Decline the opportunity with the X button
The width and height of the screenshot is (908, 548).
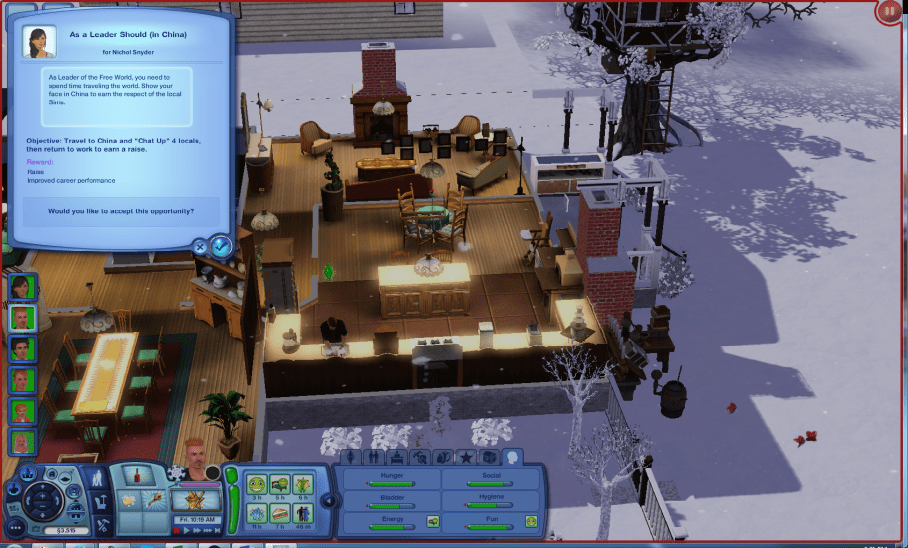200,246
